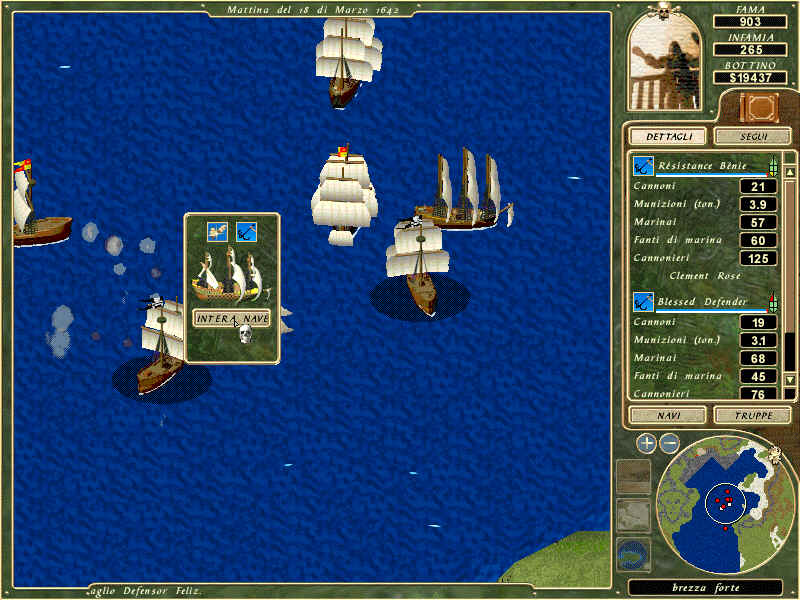
Task: Show the TRUPPE list
Action: (752, 414)
